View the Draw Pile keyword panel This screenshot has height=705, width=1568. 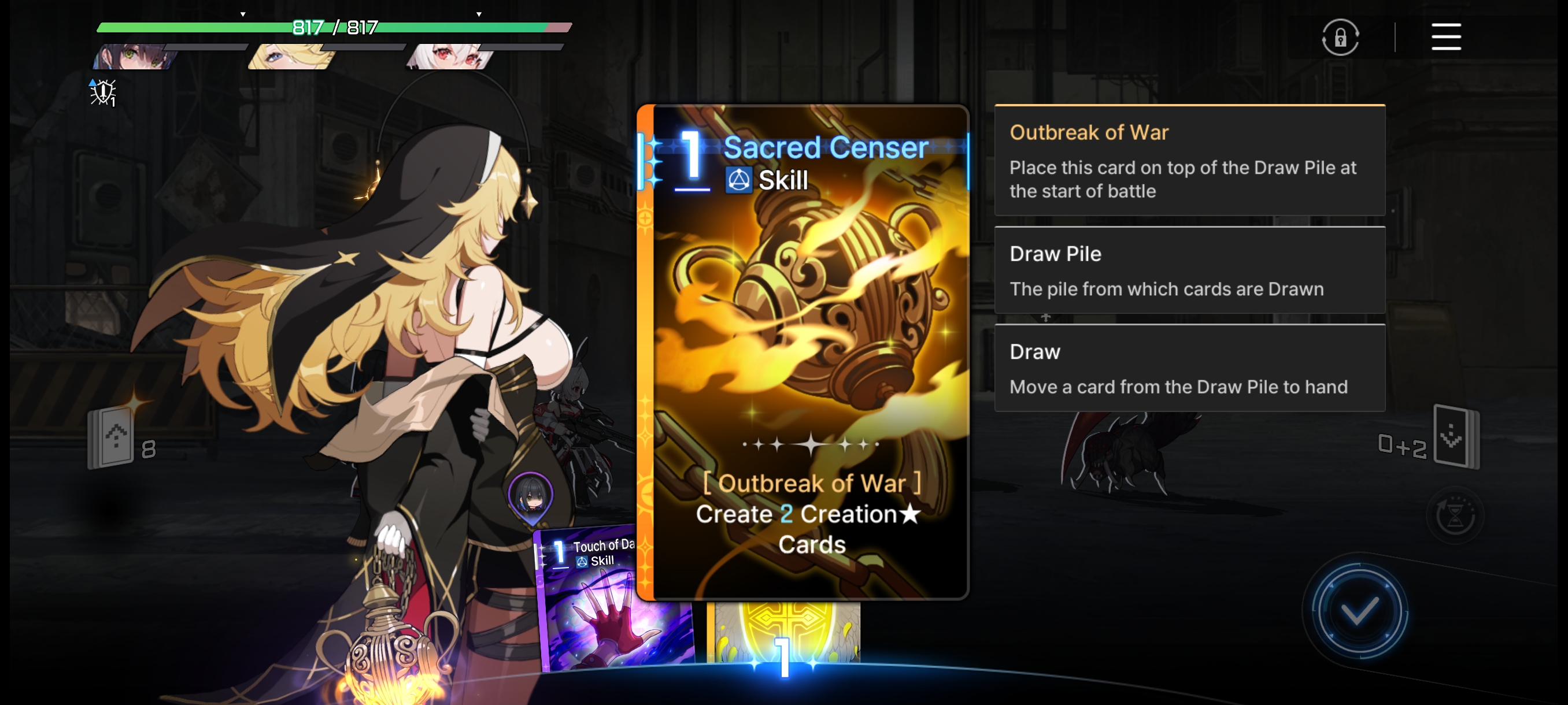[x=1189, y=270]
